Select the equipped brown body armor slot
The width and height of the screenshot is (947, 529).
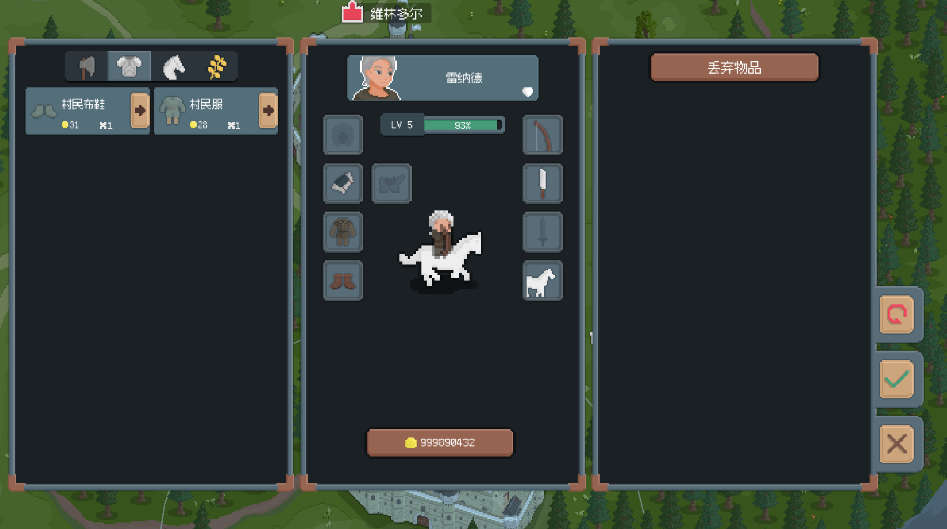343,232
